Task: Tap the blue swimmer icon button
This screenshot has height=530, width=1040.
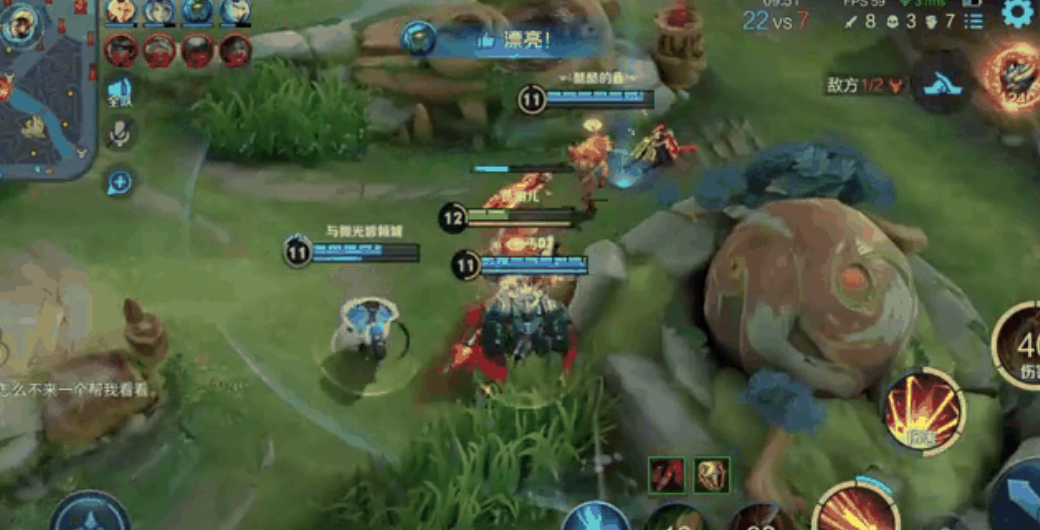Action: [943, 83]
